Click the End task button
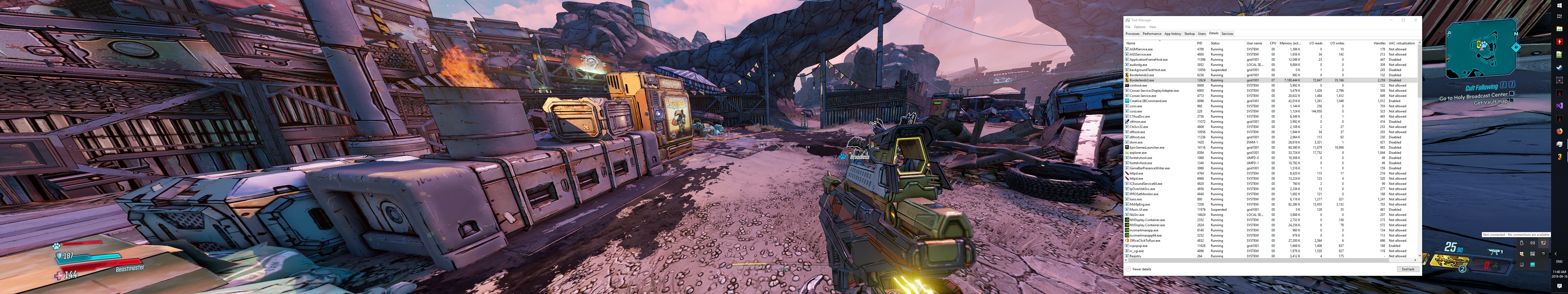 point(1408,269)
